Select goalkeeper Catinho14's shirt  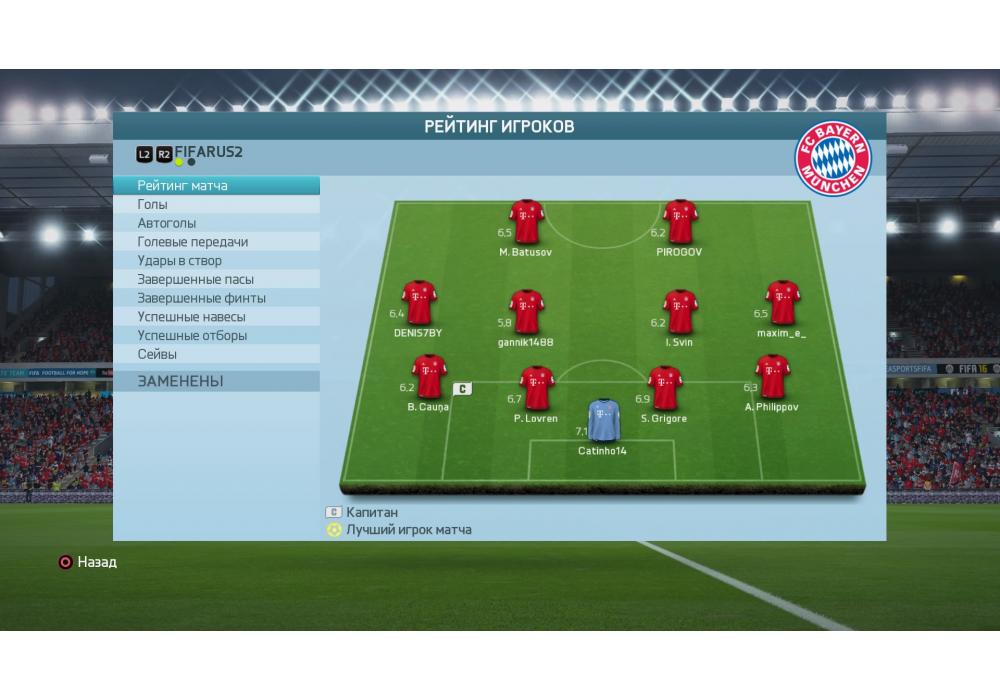pos(602,421)
